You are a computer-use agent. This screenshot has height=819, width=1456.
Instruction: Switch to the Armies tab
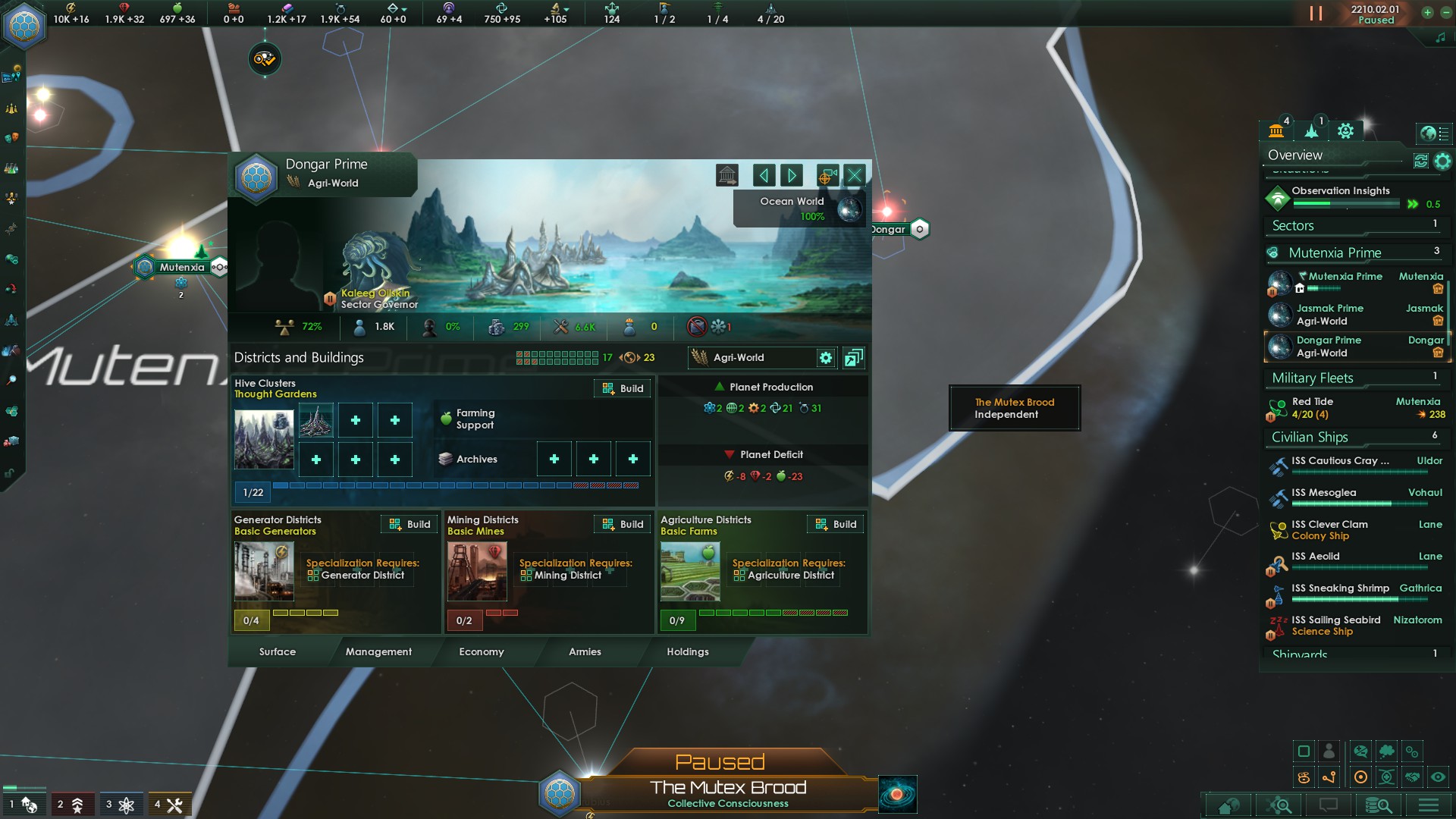point(585,652)
